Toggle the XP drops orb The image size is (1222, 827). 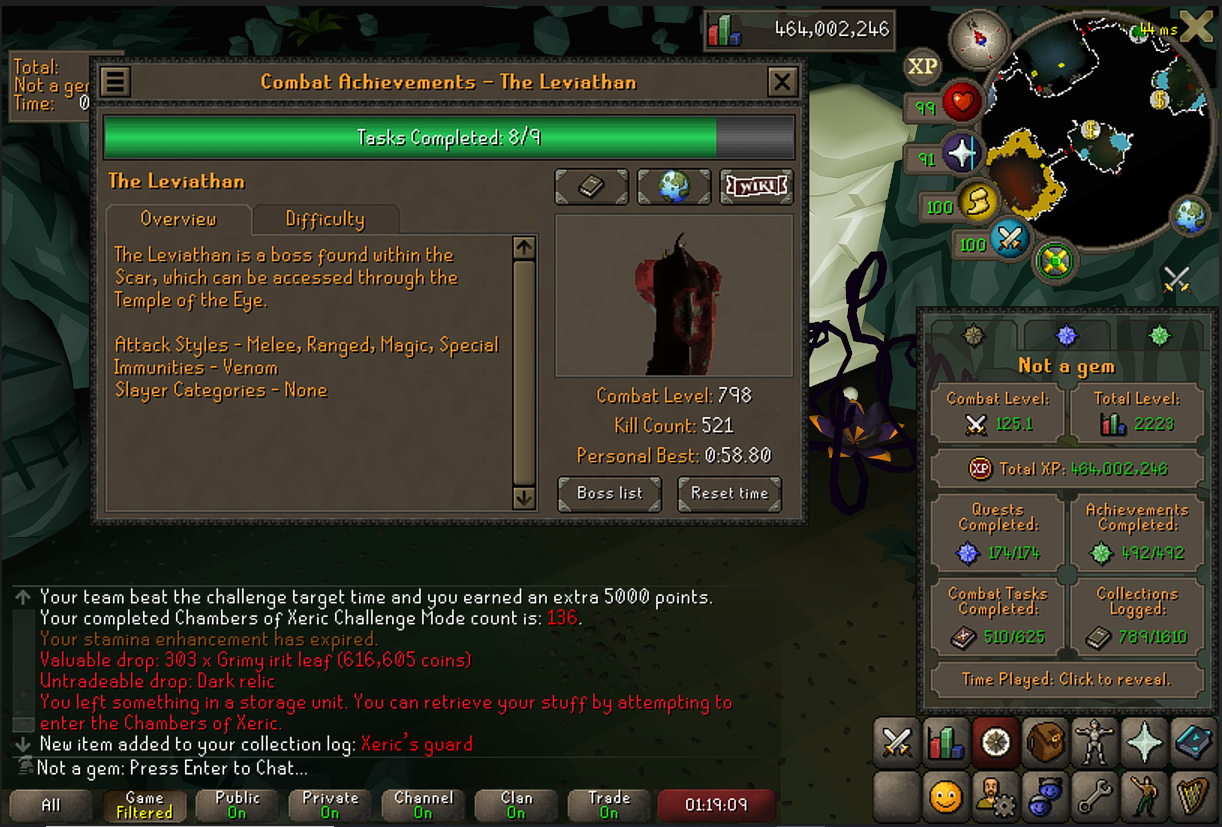coord(922,67)
